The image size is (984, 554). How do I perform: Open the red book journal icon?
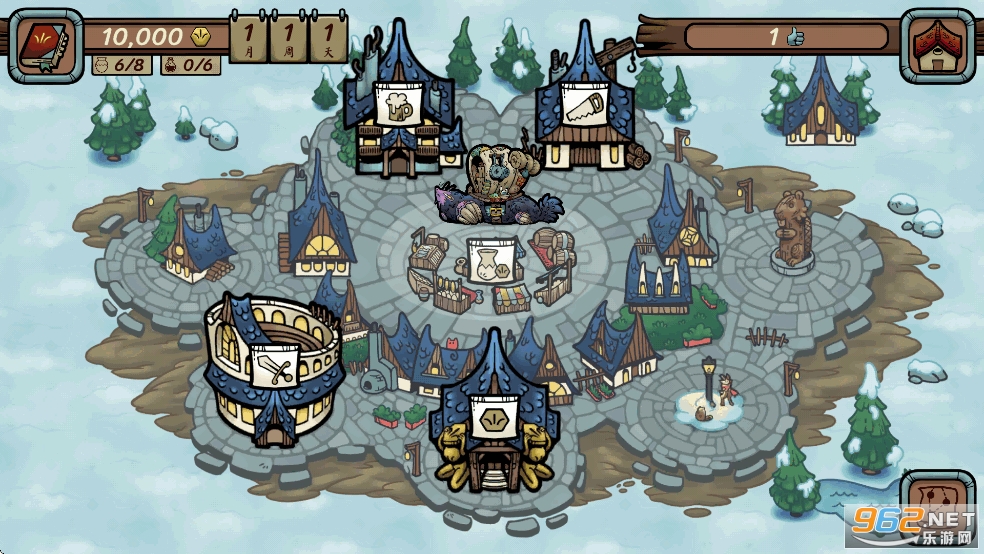pyautogui.click(x=45, y=45)
